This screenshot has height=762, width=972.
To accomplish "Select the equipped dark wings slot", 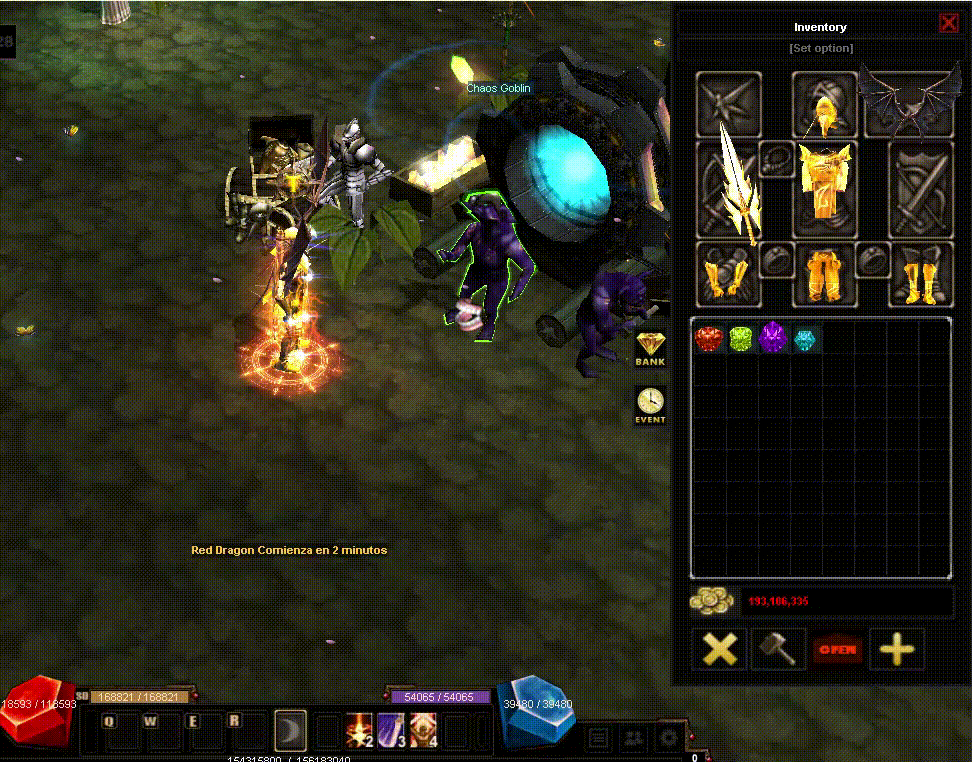I will pyautogui.click(x=909, y=104).
